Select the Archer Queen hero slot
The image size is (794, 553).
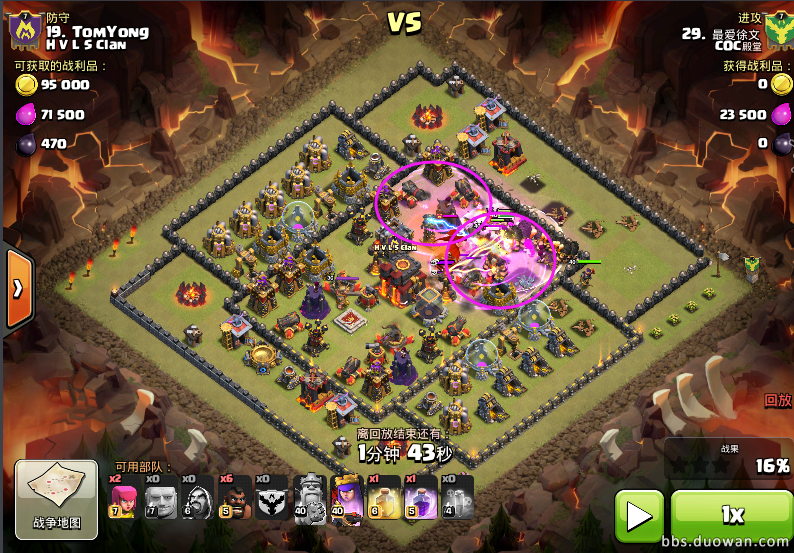click(345, 499)
